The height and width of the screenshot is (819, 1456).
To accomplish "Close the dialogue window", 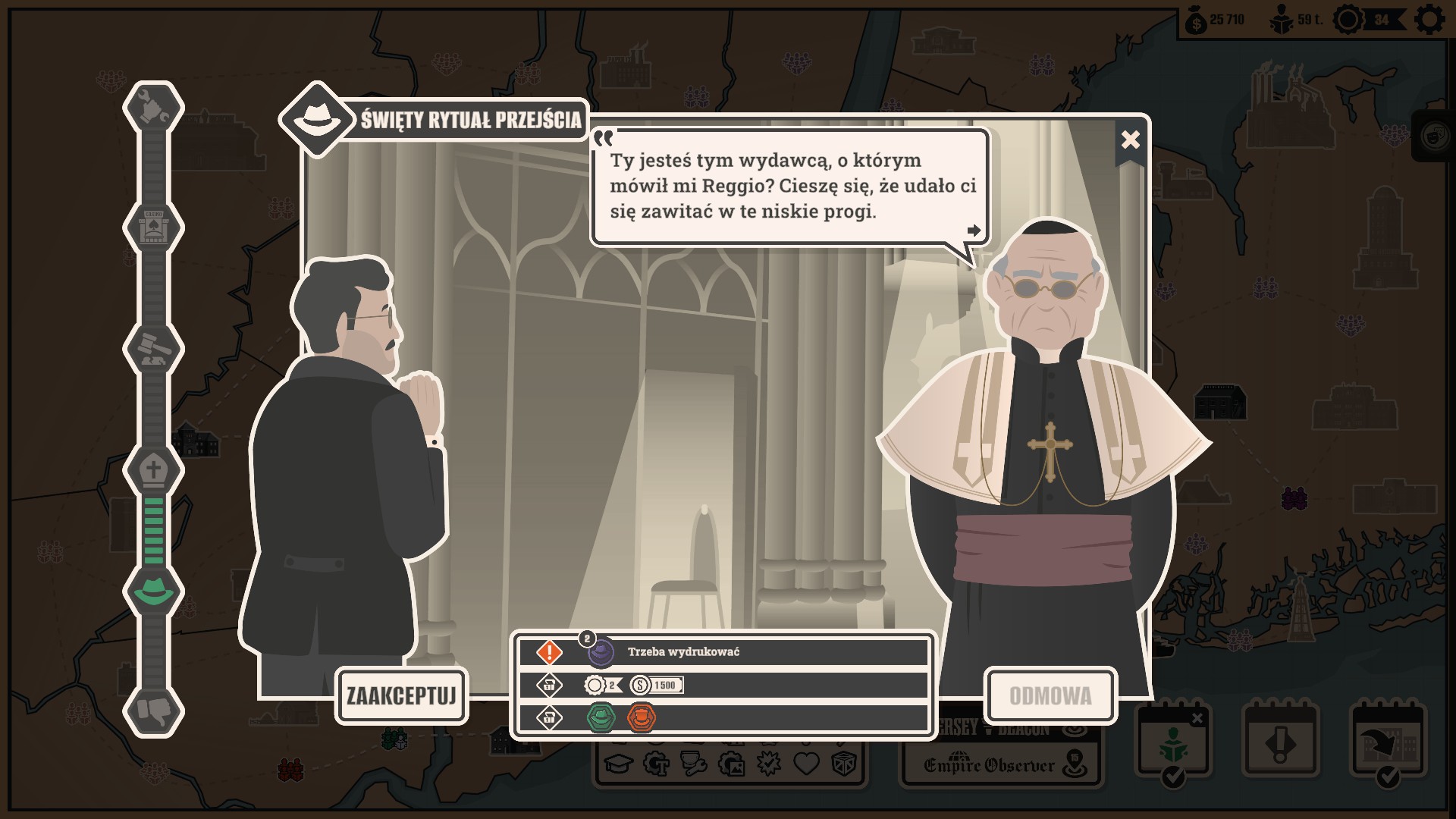I will (x=1130, y=140).
